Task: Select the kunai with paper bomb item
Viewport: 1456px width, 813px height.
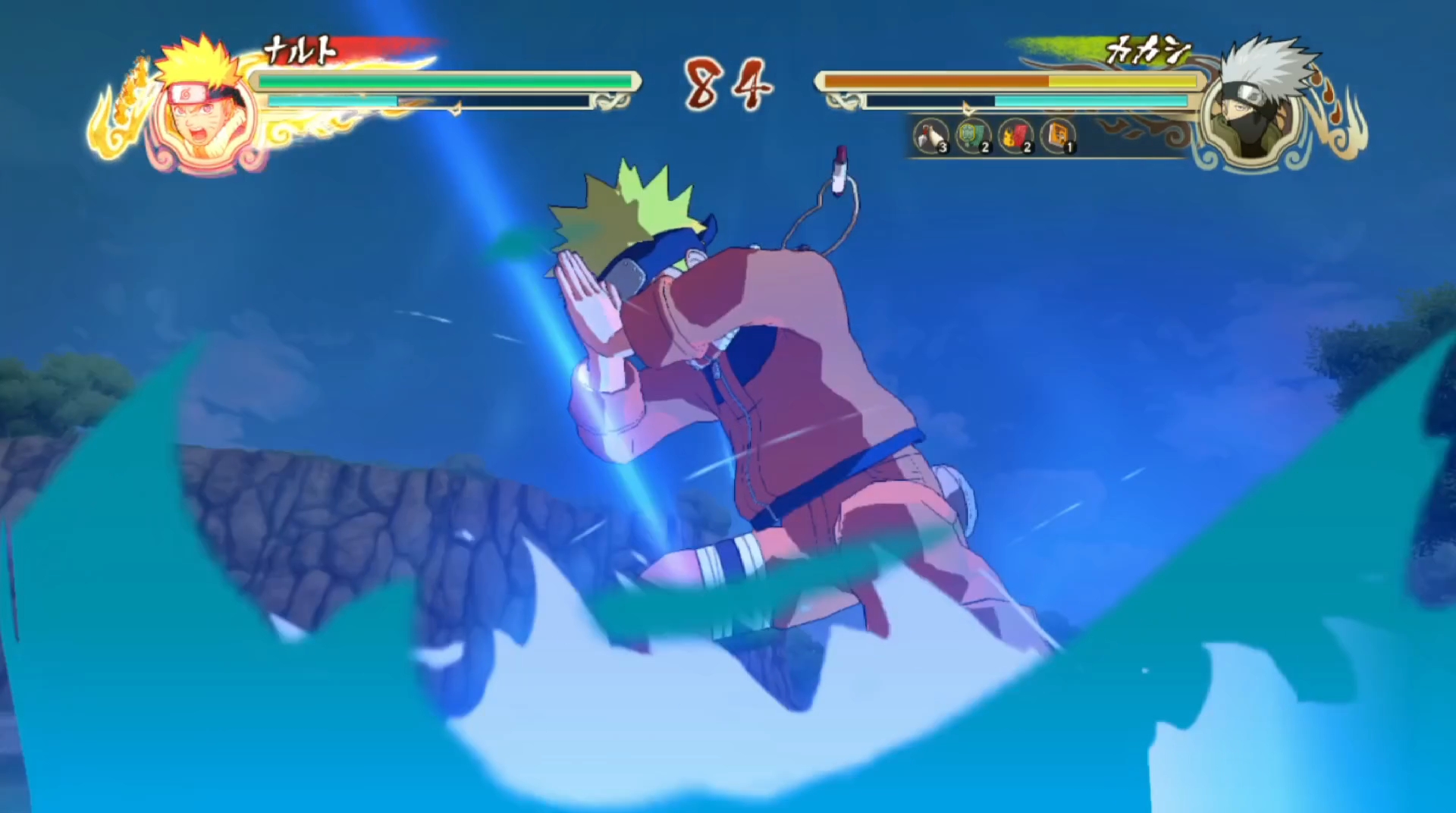Action: (x=930, y=137)
